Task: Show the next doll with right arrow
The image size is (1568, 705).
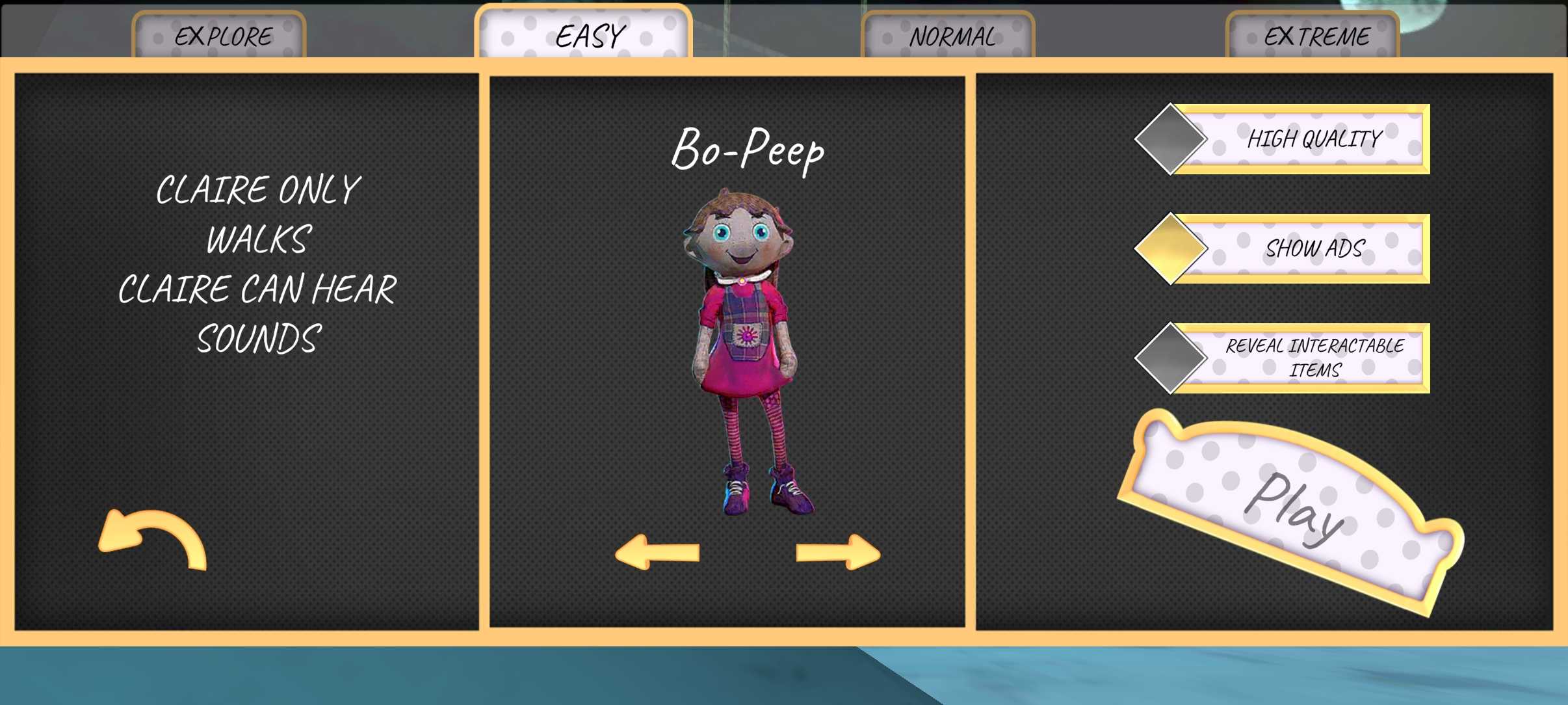Action: (838, 552)
